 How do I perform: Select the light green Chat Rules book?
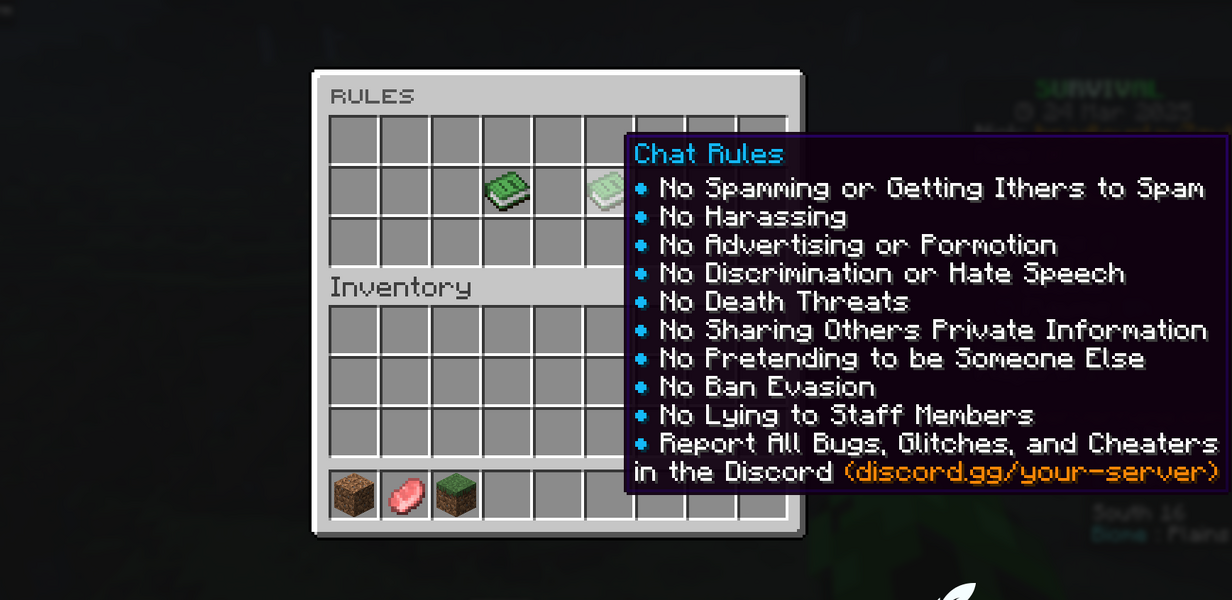pyautogui.click(x=607, y=190)
